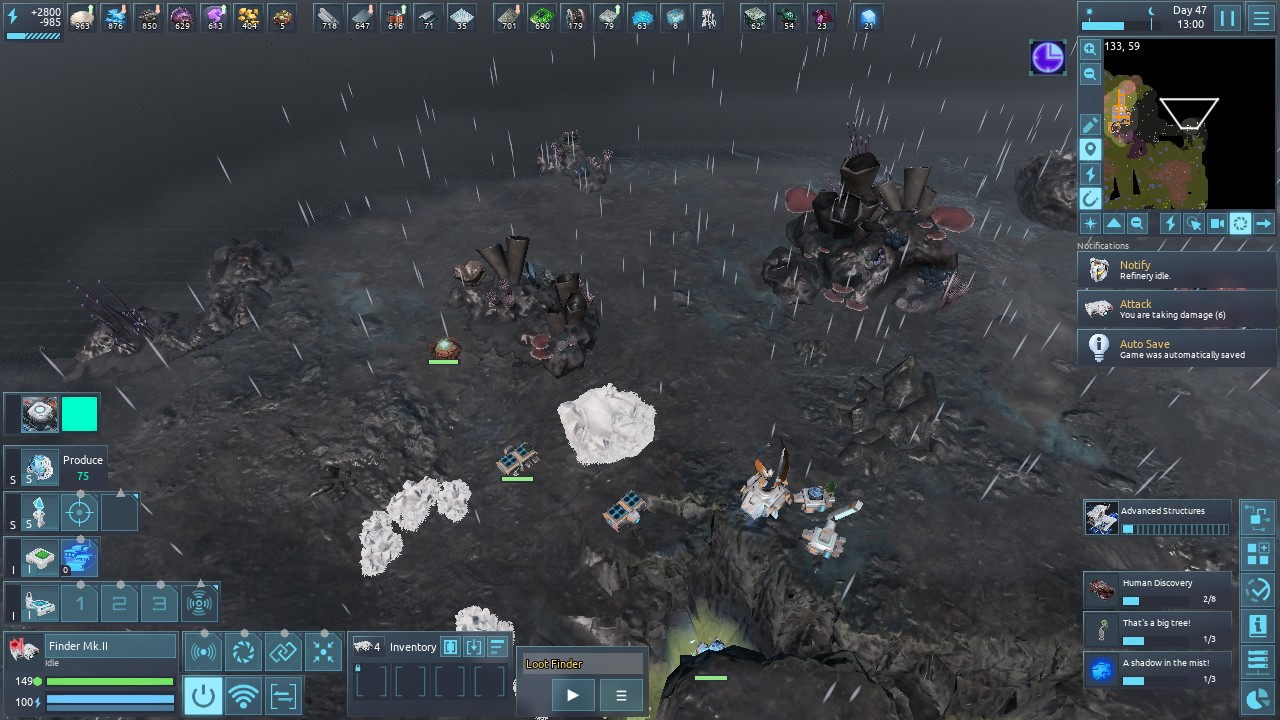
Task: Open the Auto Save notification
Action: (1176, 348)
